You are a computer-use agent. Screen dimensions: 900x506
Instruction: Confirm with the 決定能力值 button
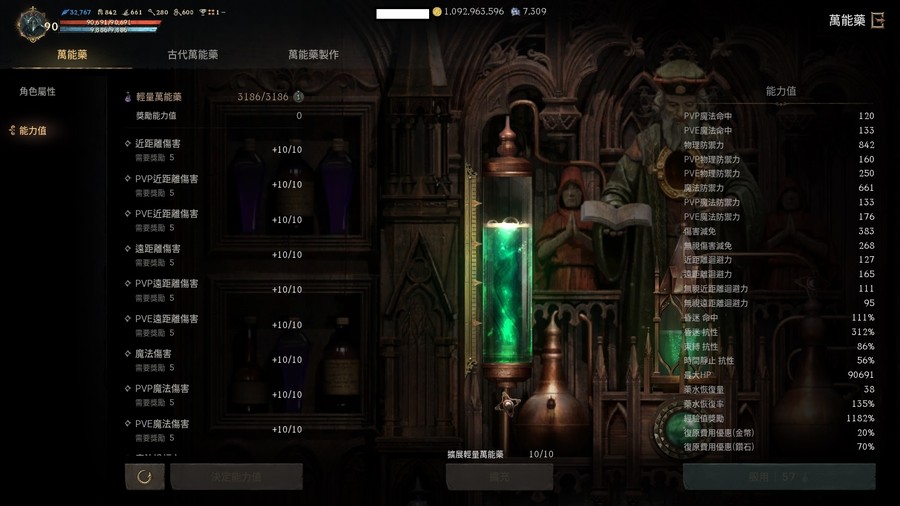[x=237, y=477]
